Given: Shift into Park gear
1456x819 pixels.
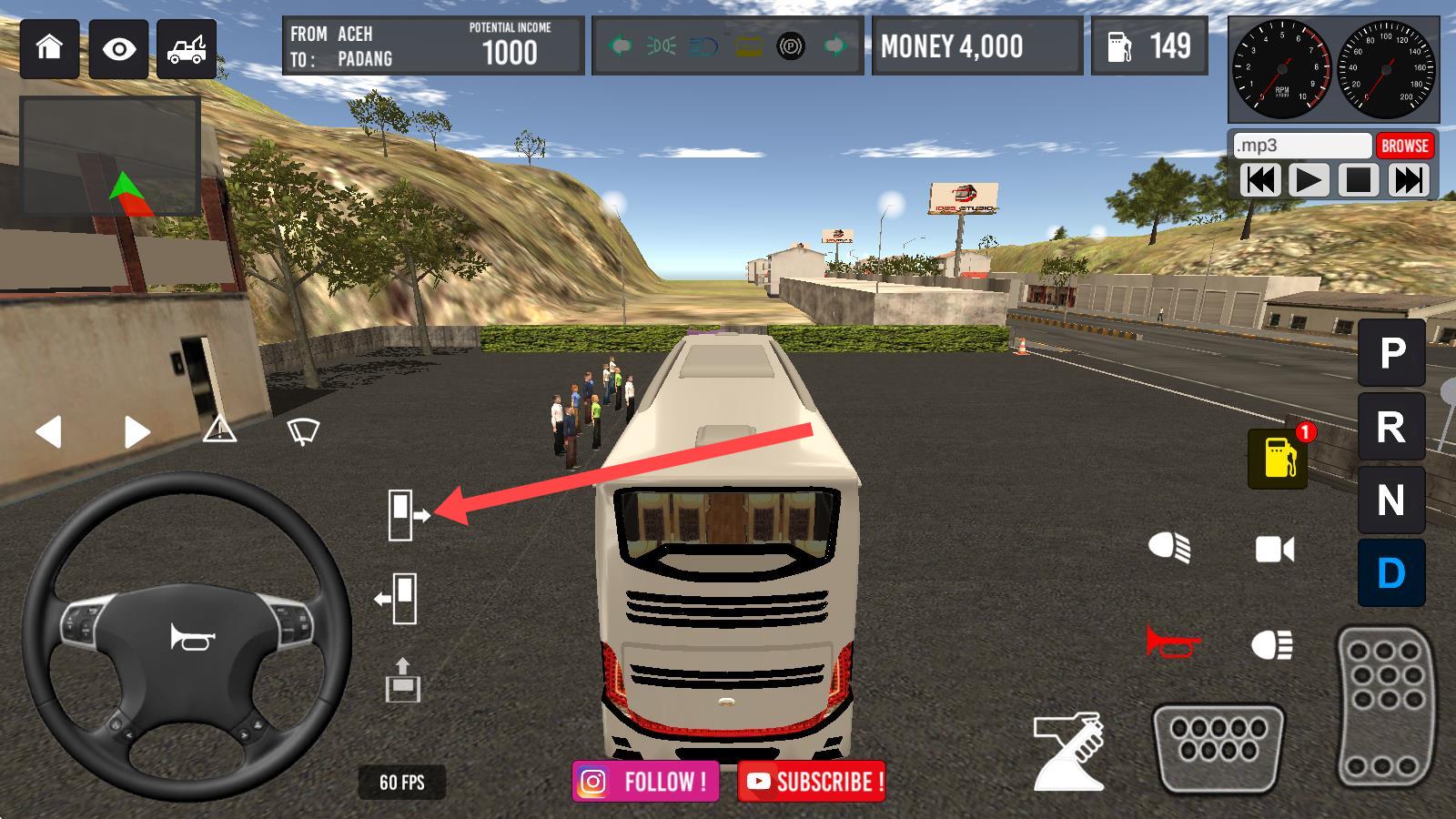Looking at the screenshot, I should pos(1391,352).
